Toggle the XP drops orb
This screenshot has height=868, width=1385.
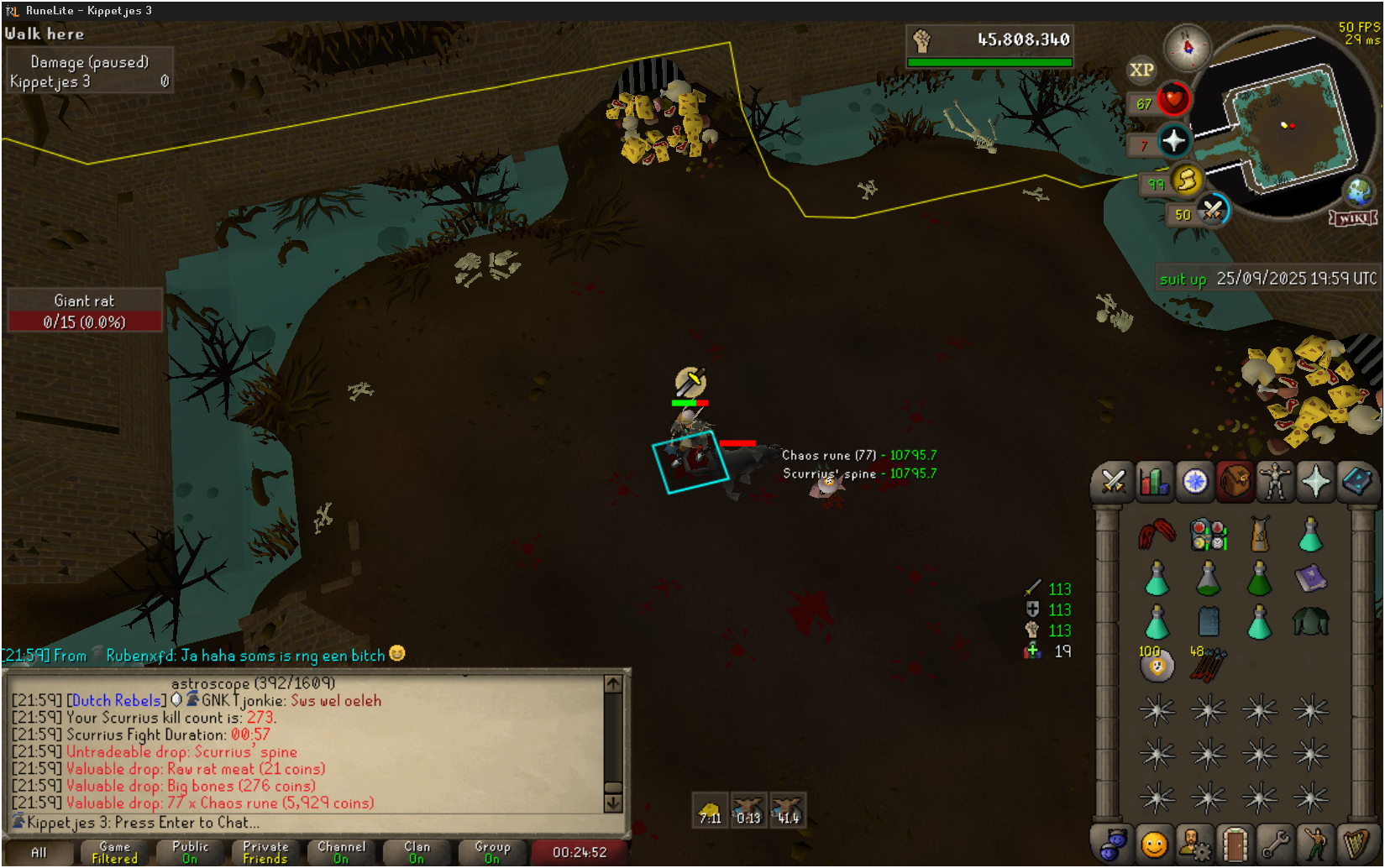(x=1141, y=71)
